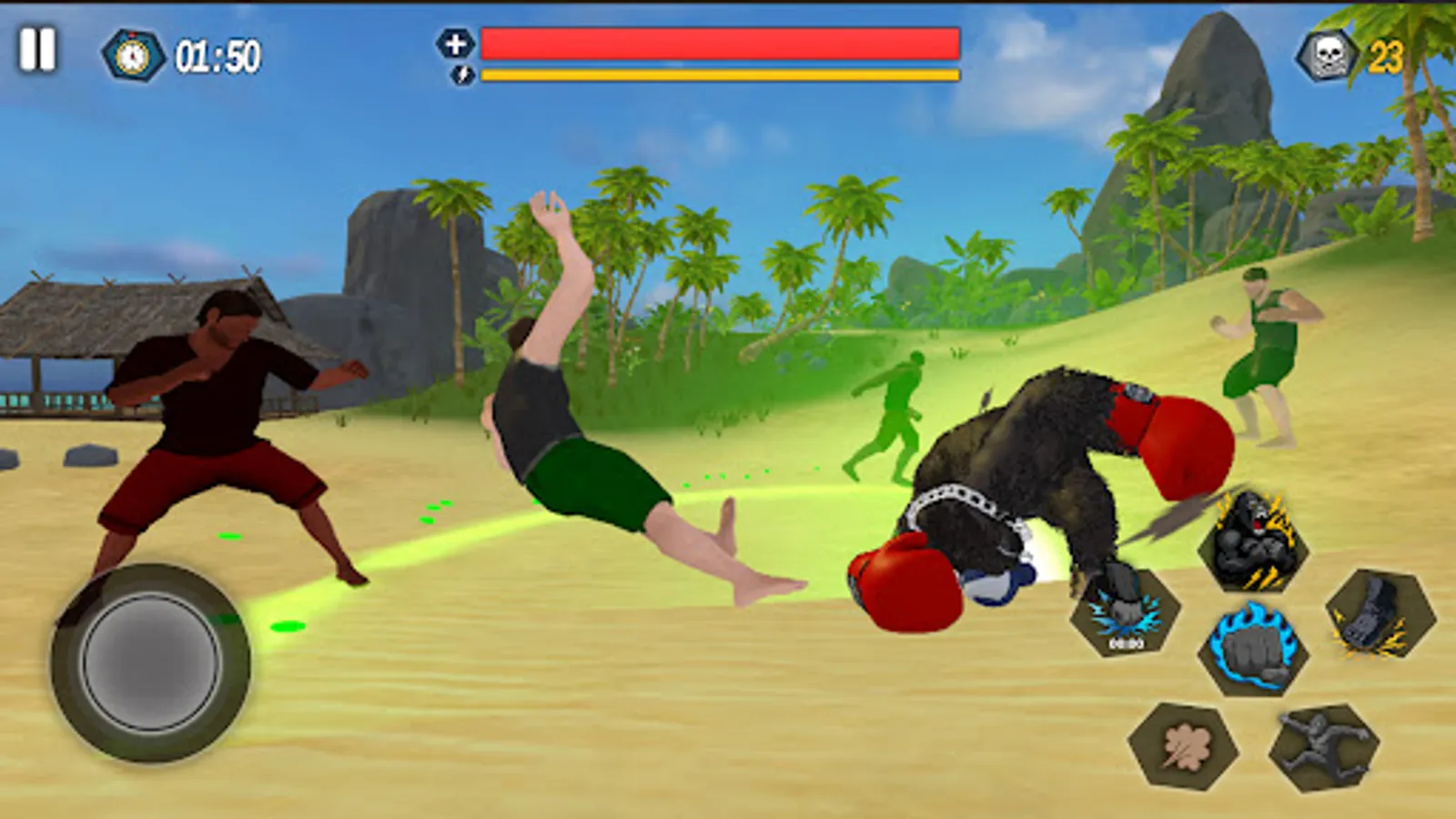
Task: Click the skull kill counter icon
Action: tap(1327, 55)
